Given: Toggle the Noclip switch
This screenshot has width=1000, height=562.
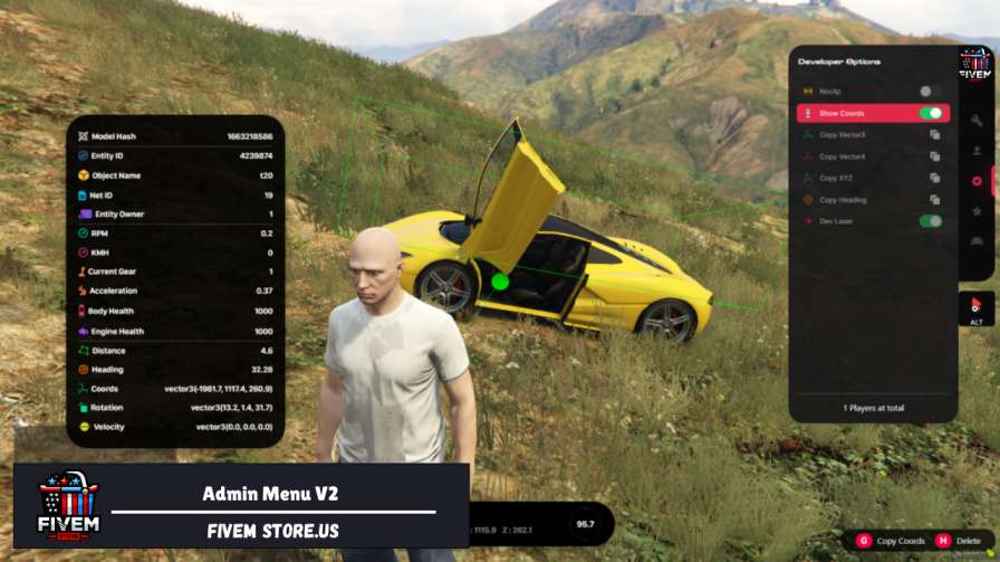Looking at the screenshot, I should coord(930,91).
